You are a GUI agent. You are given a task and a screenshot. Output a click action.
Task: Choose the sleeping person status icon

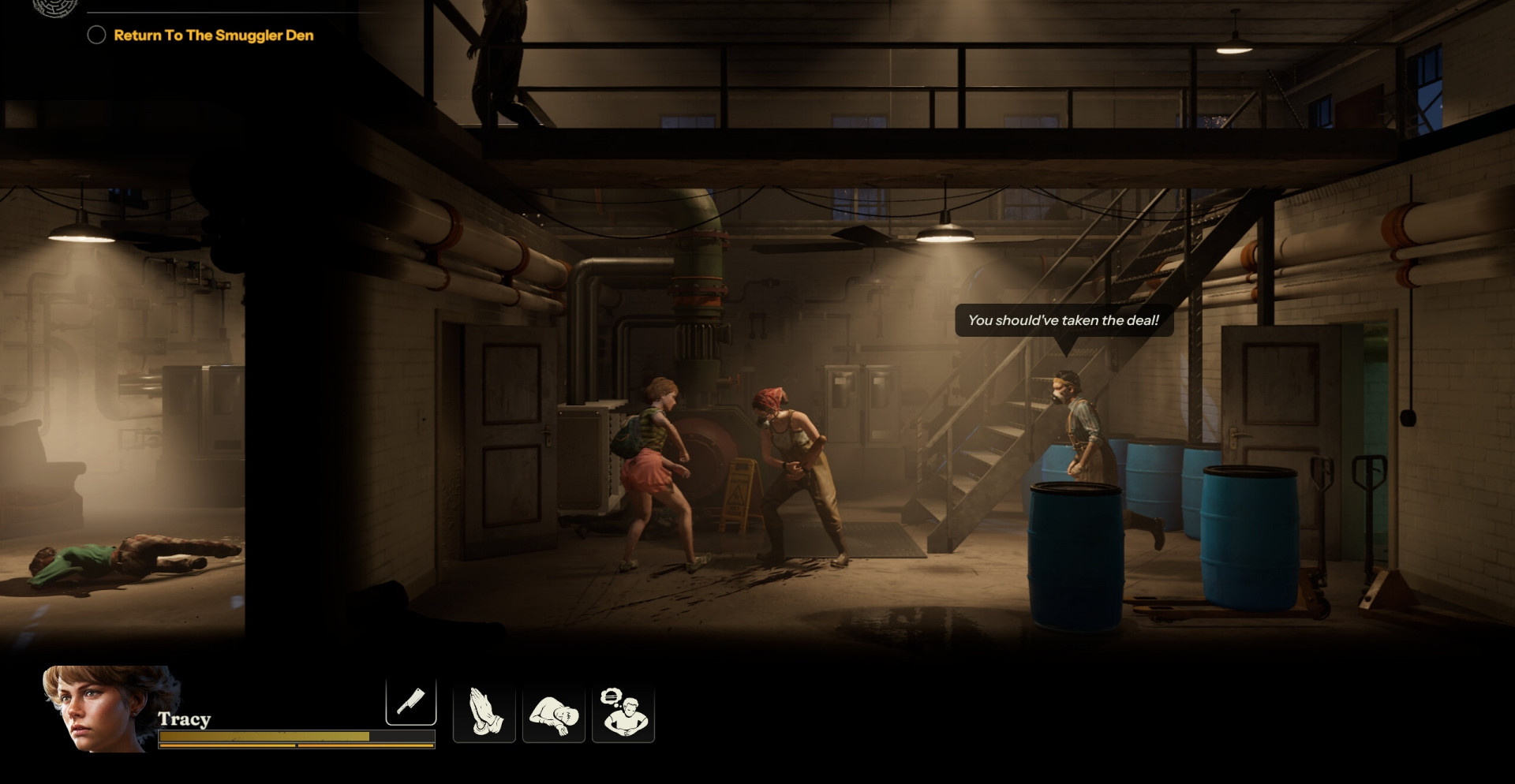click(x=553, y=714)
